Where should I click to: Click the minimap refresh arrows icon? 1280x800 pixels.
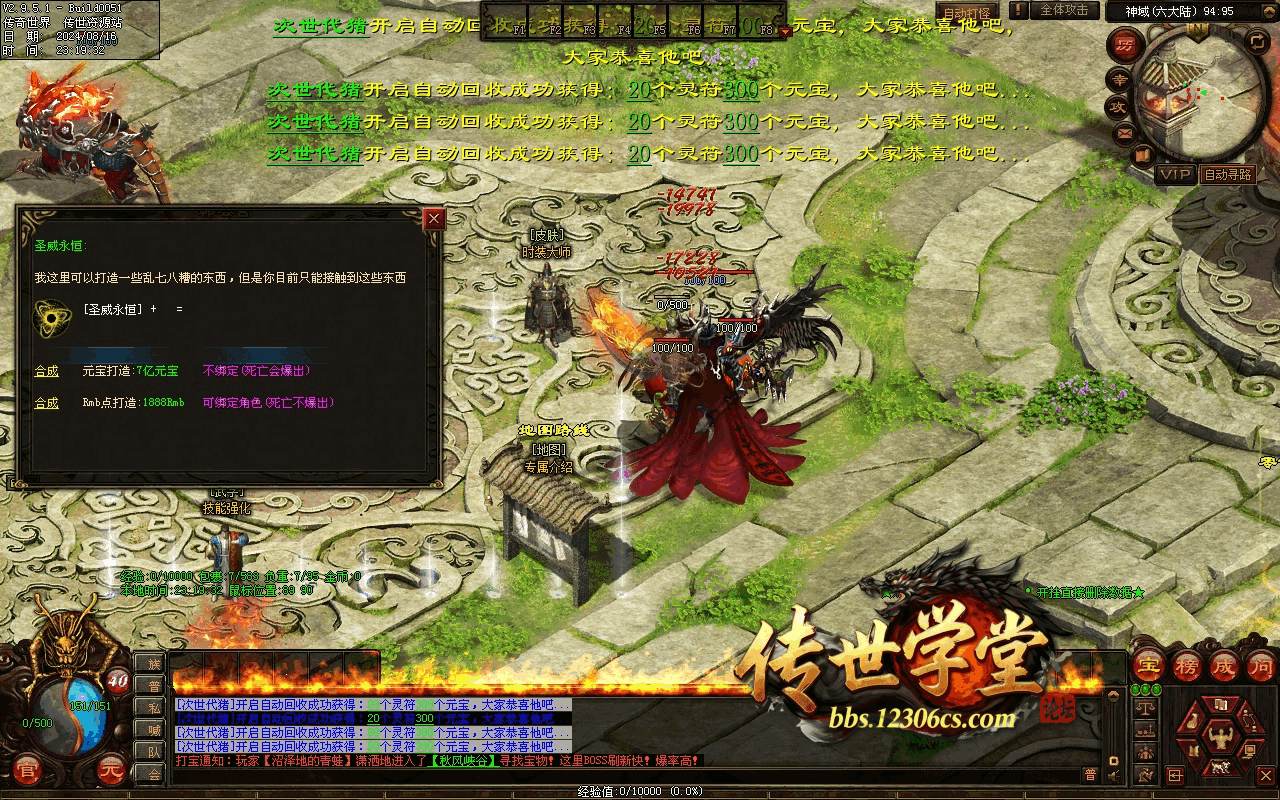coord(1258,42)
